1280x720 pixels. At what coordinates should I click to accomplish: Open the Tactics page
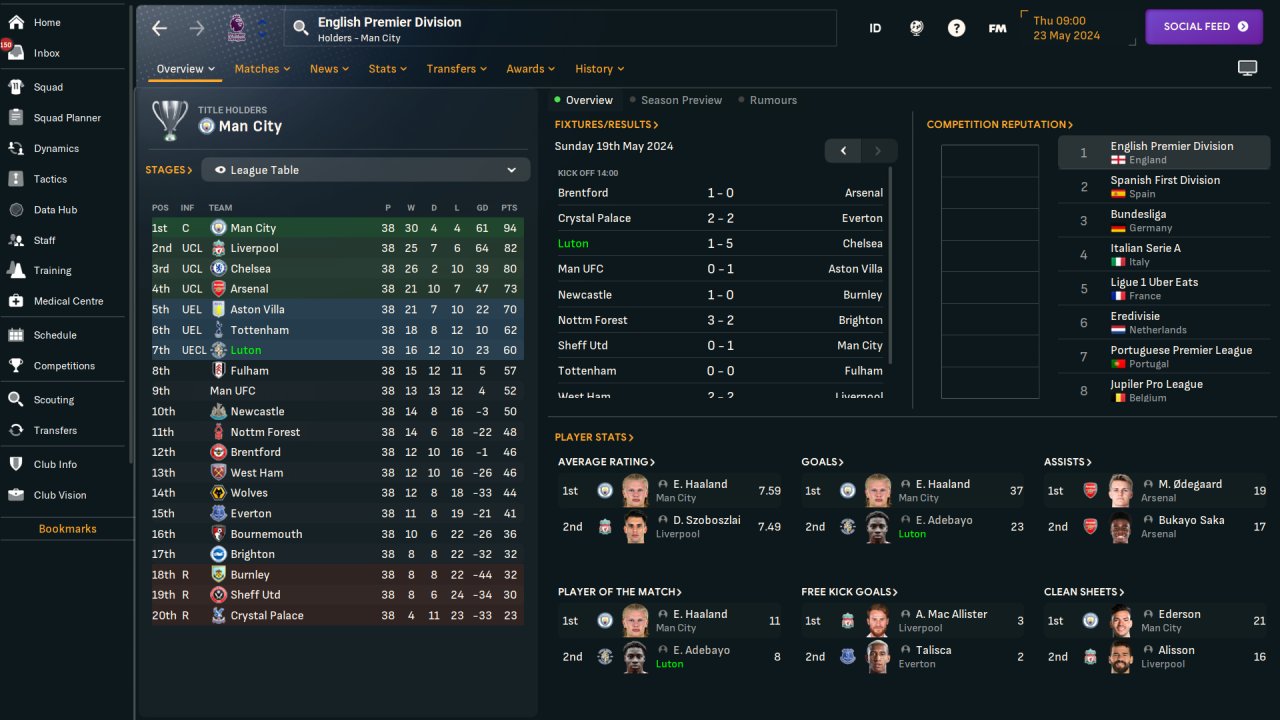50,179
